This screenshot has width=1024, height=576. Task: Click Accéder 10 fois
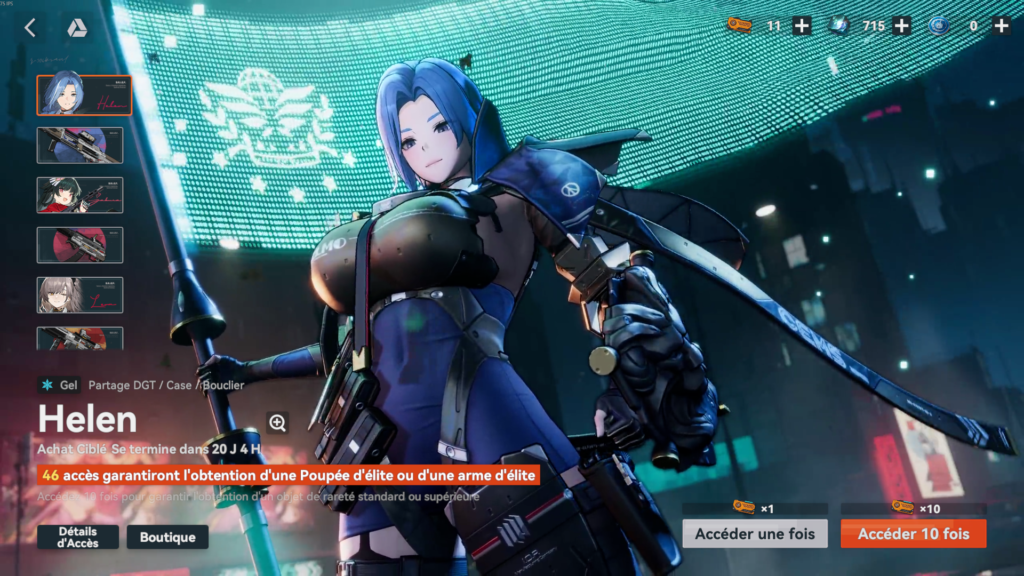[913, 533]
